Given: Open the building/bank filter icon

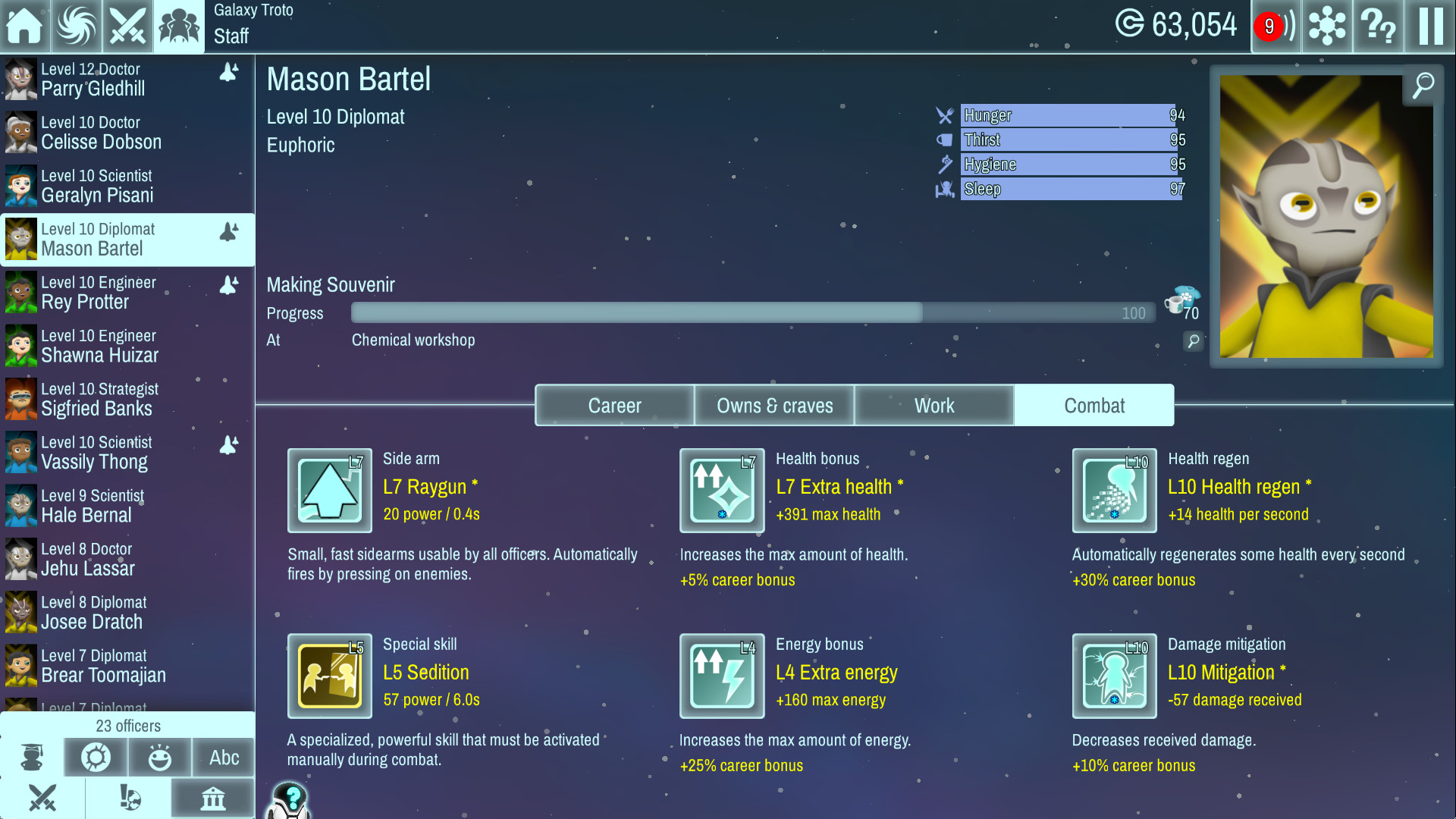Looking at the screenshot, I should (x=212, y=799).
